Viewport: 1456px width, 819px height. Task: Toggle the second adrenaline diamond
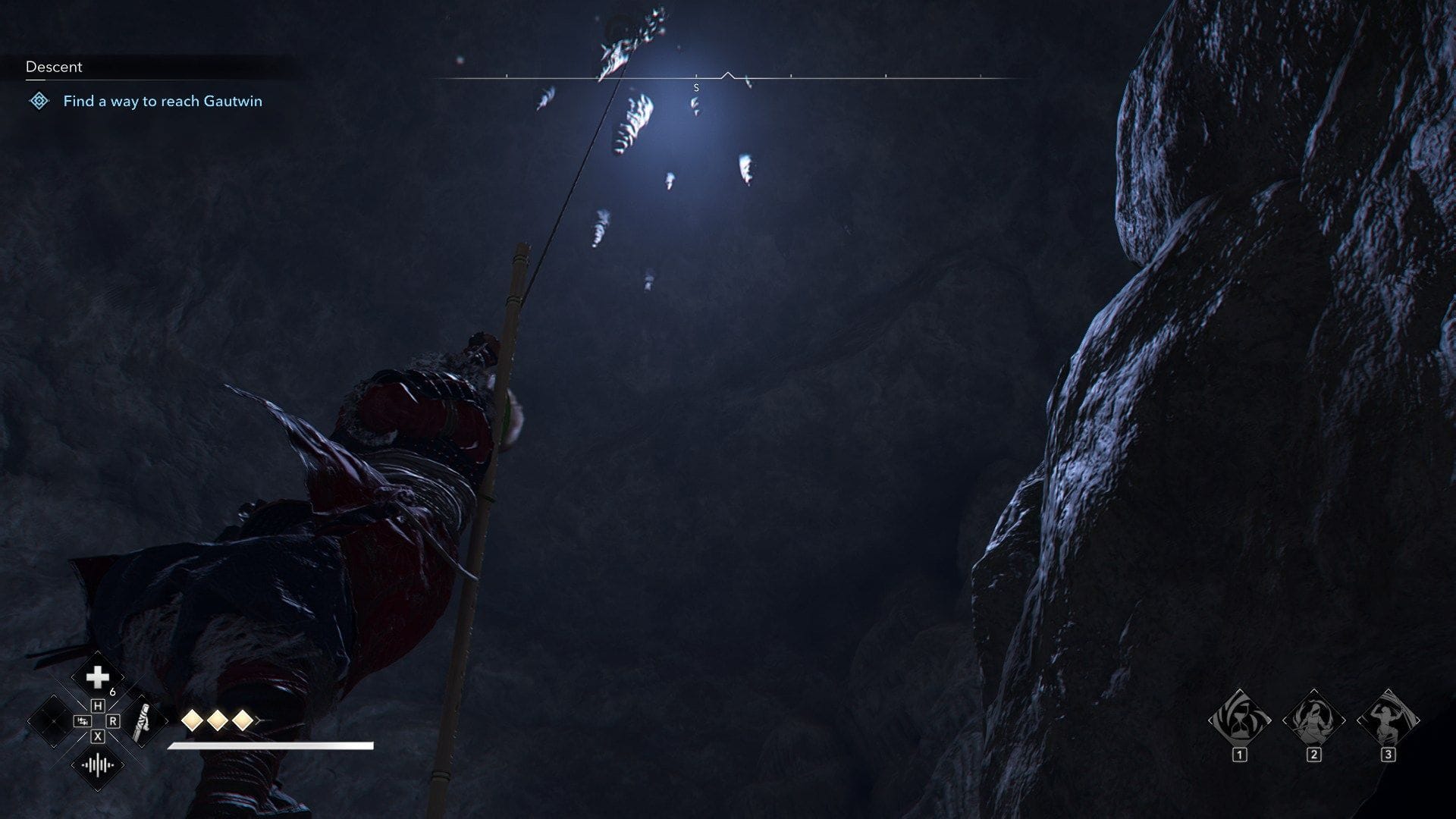tap(216, 721)
